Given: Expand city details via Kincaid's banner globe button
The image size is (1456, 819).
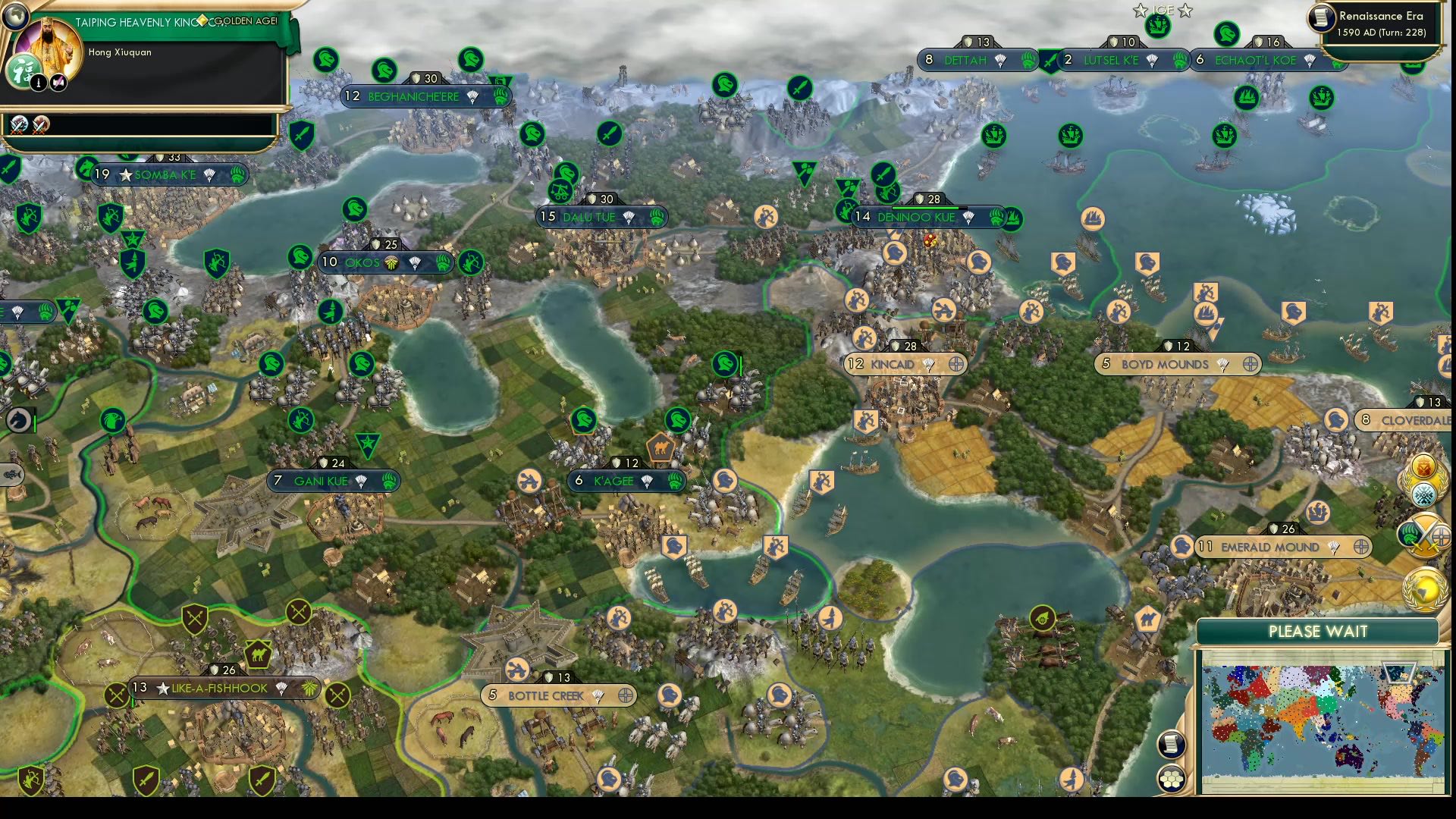Looking at the screenshot, I should pos(957,365).
